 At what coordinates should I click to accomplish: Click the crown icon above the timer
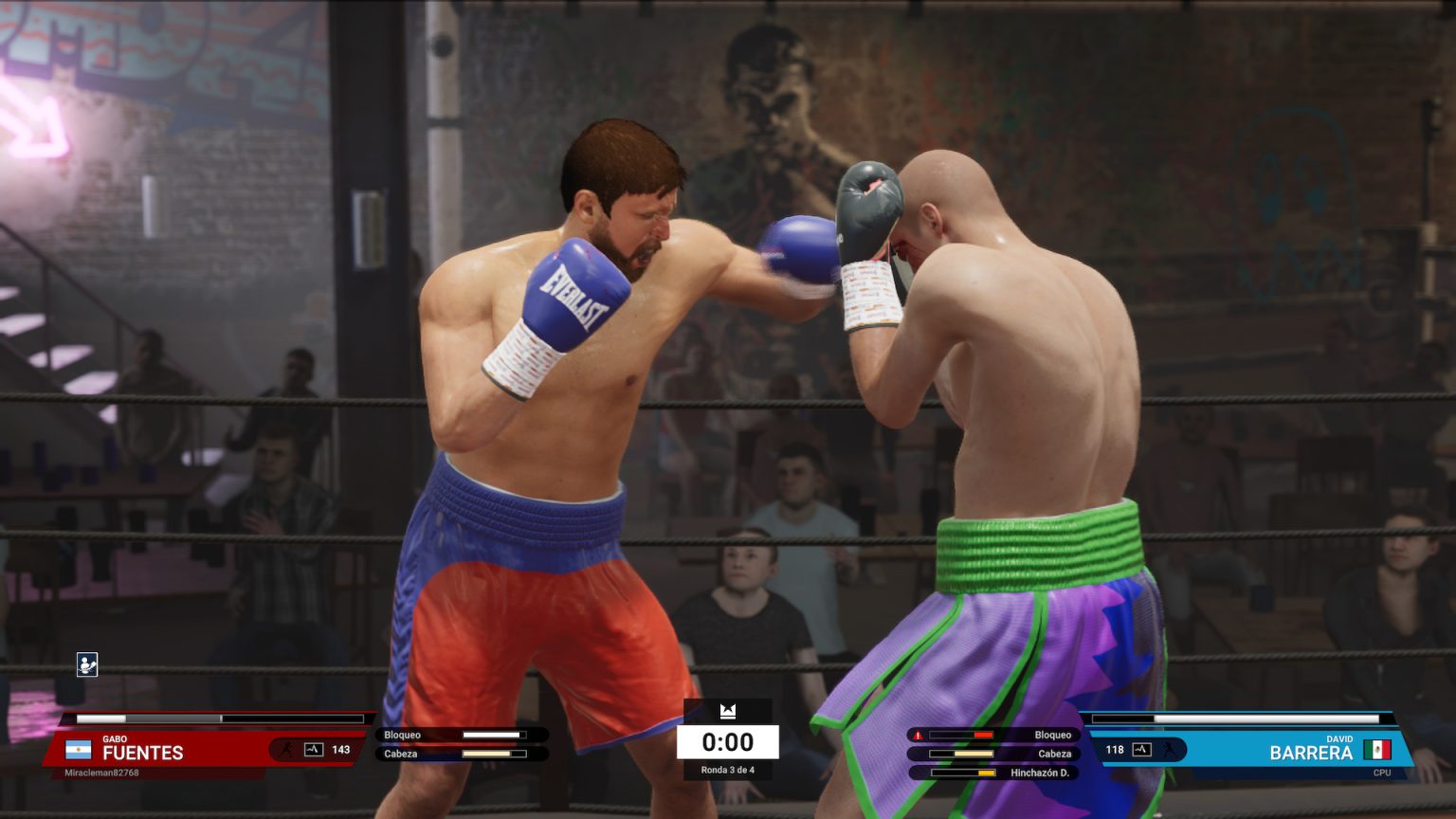pyautogui.click(x=728, y=711)
